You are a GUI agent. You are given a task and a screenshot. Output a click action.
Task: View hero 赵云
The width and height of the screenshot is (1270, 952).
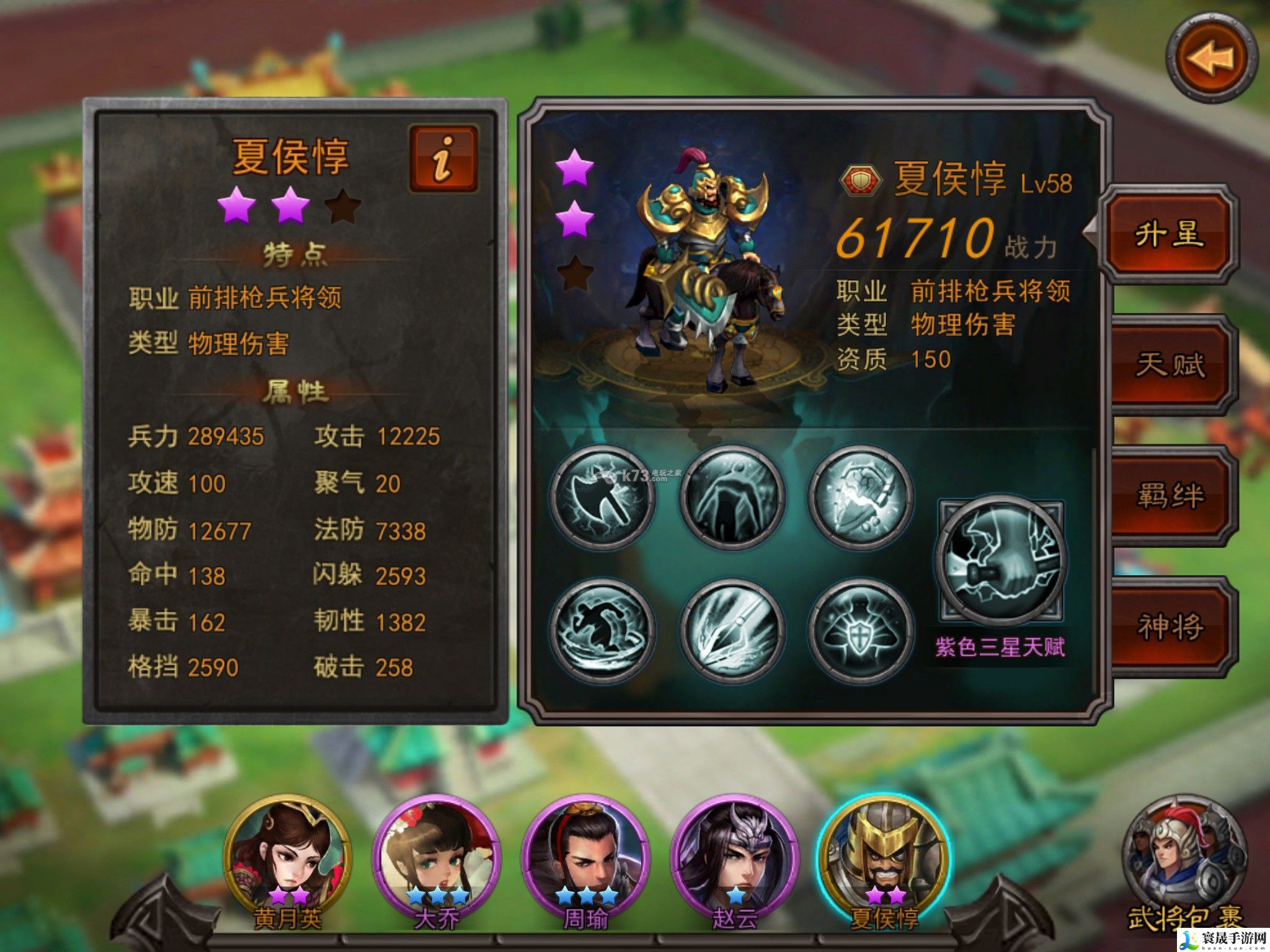click(734, 858)
